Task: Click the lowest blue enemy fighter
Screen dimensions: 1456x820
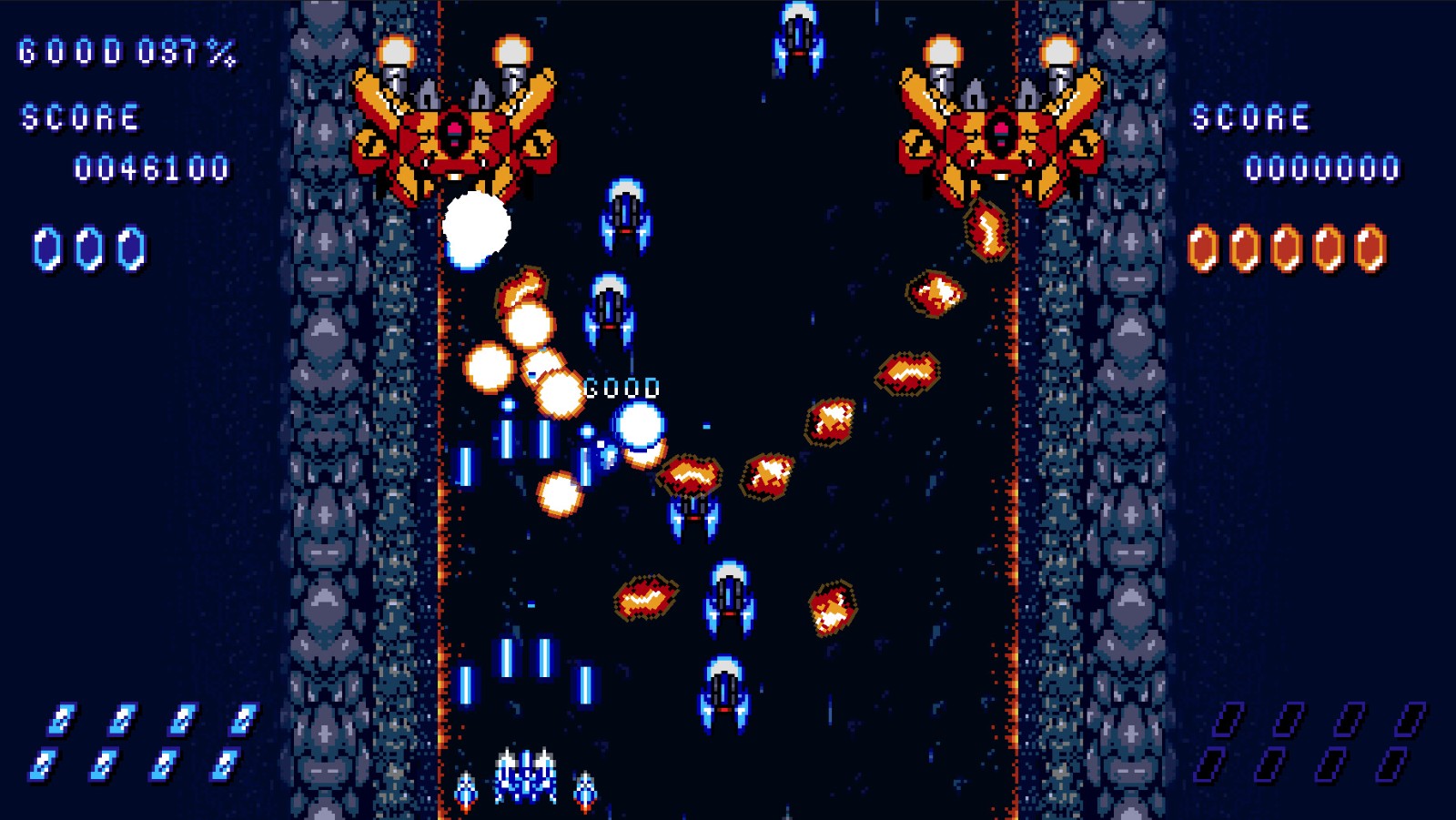Action: pos(723,692)
